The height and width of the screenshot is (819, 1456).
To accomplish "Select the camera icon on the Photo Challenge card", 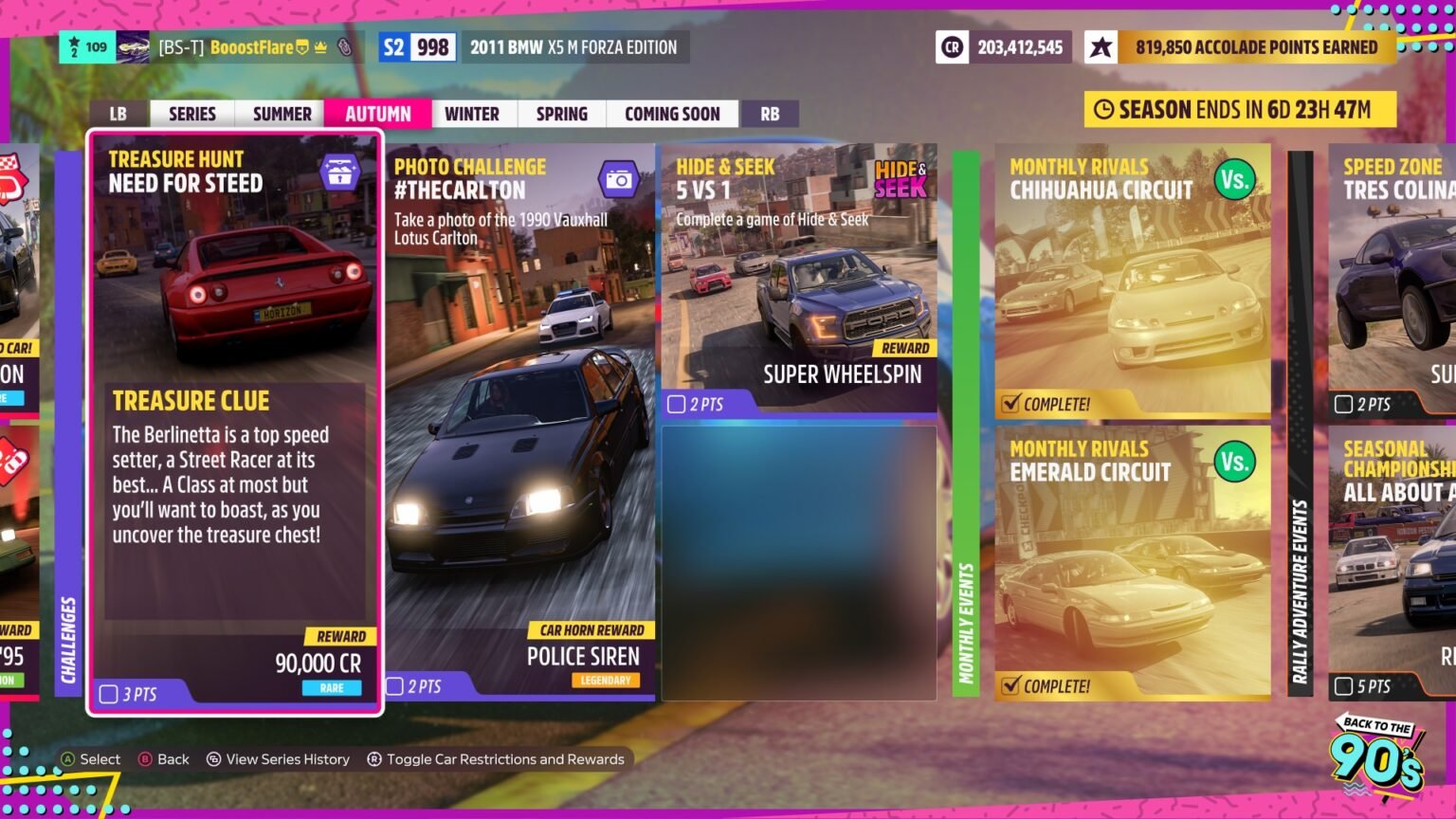I will (621, 176).
